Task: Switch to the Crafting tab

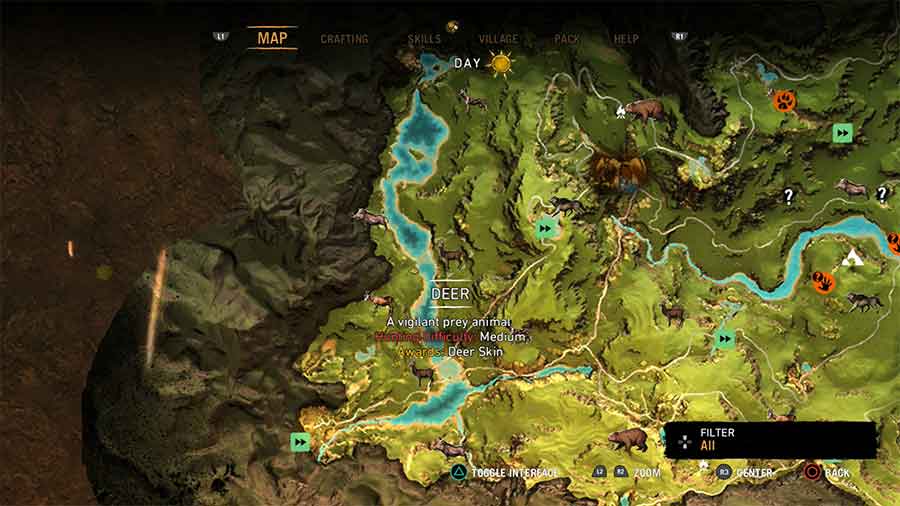Action: click(344, 39)
